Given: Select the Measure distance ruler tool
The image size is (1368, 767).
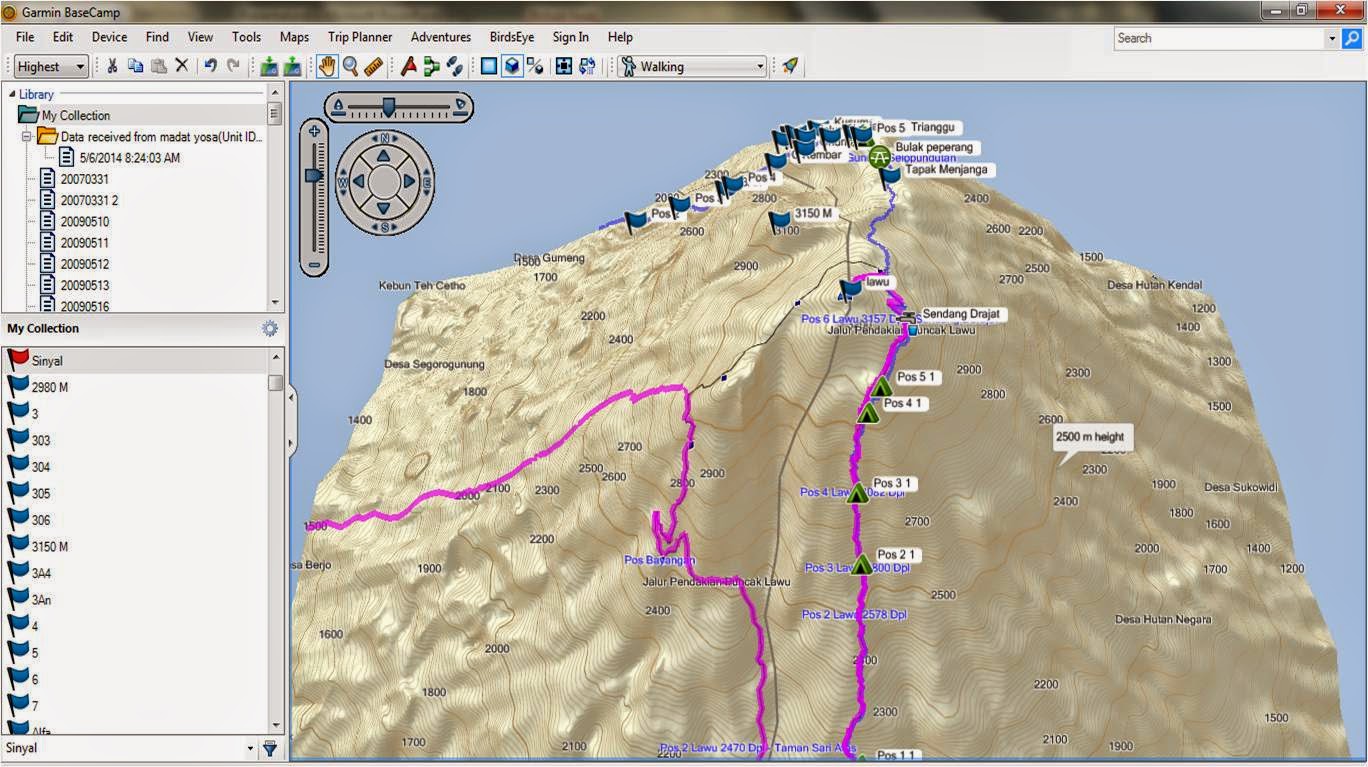Looking at the screenshot, I should pos(375,66).
